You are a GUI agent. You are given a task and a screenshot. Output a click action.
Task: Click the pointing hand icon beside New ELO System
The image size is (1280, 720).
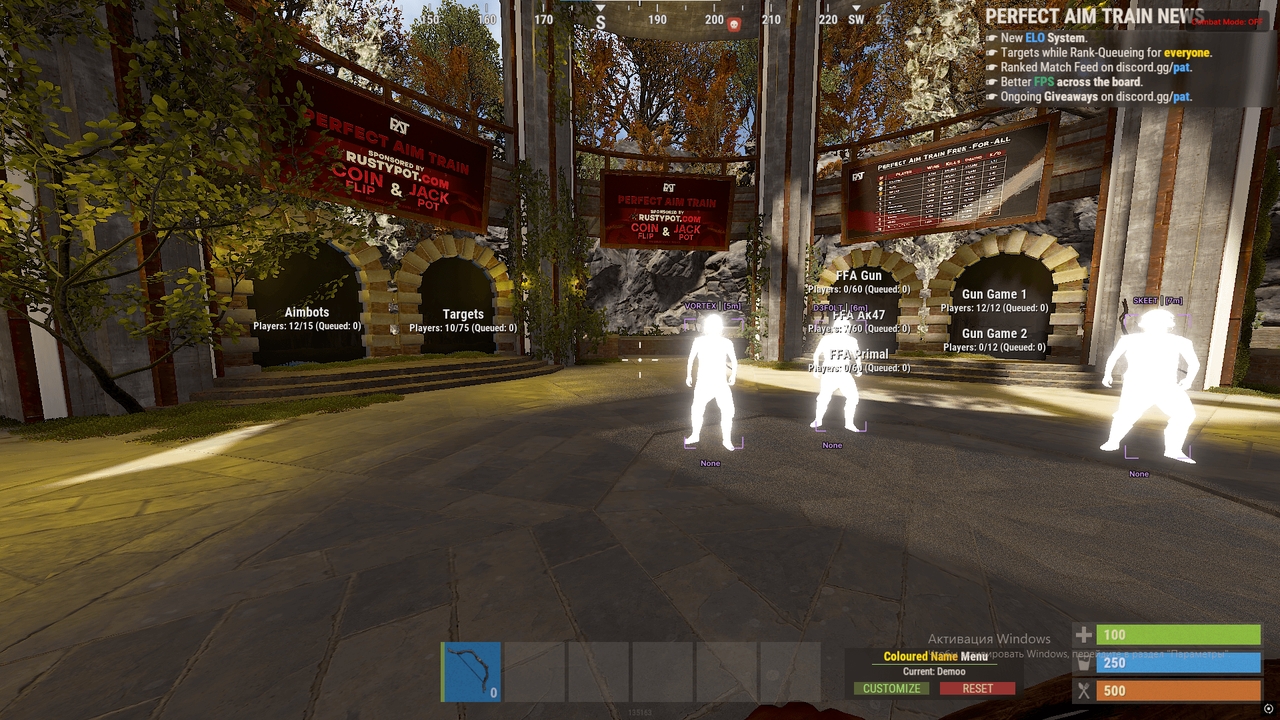coord(992,37)
